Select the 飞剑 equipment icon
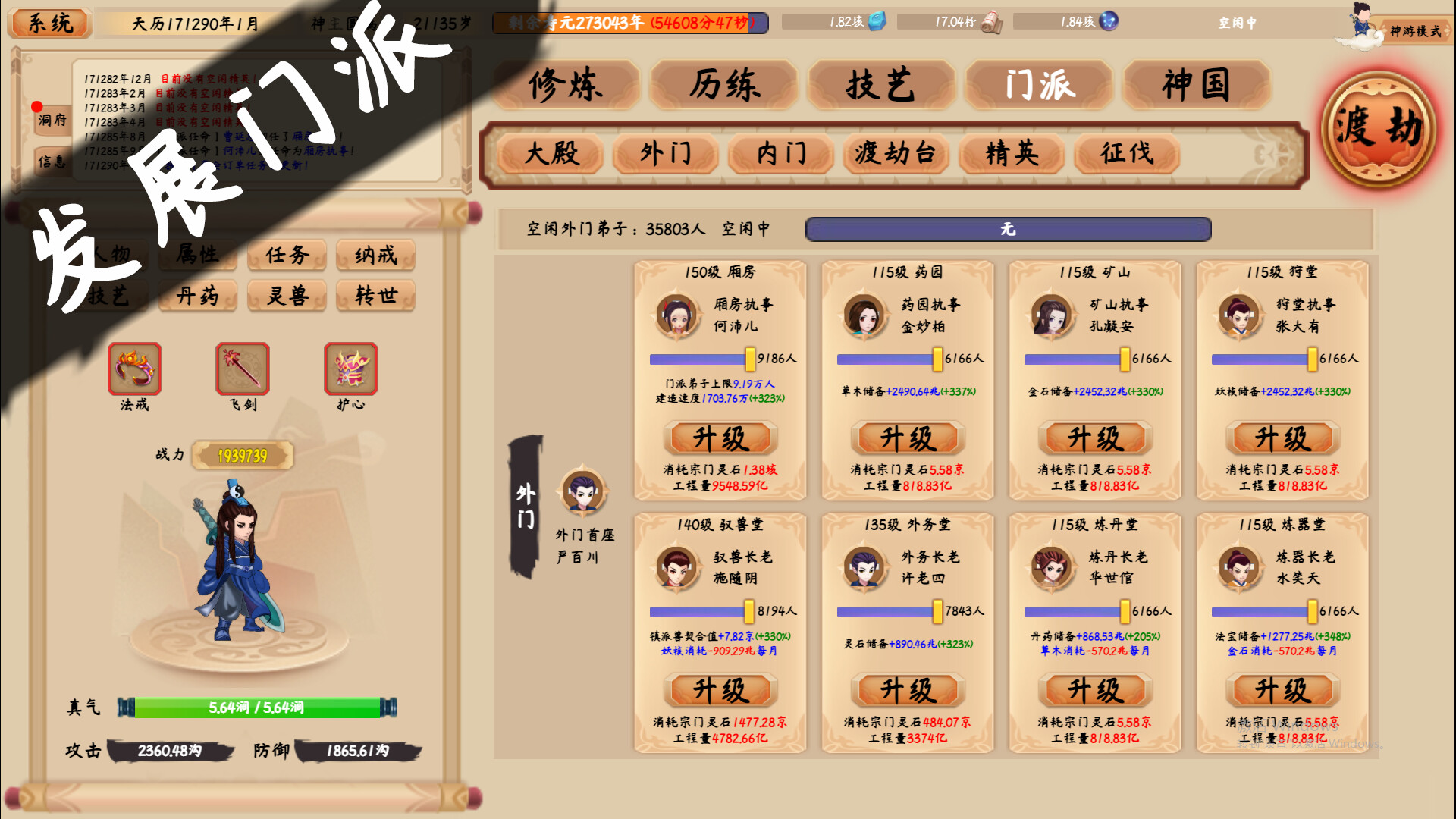1456x819 pixels. coord(241,370)
